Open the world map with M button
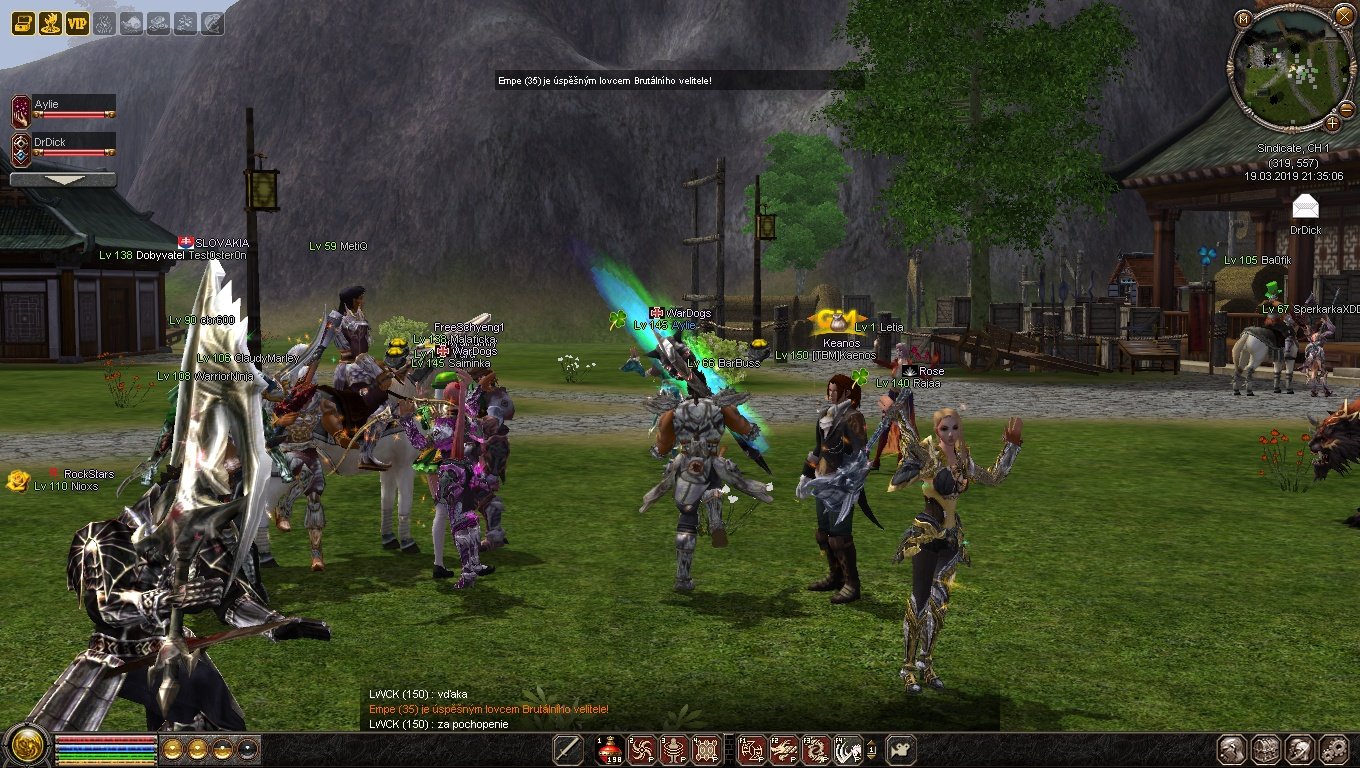Screen dimensions: 1360x768 point(1243,18)
